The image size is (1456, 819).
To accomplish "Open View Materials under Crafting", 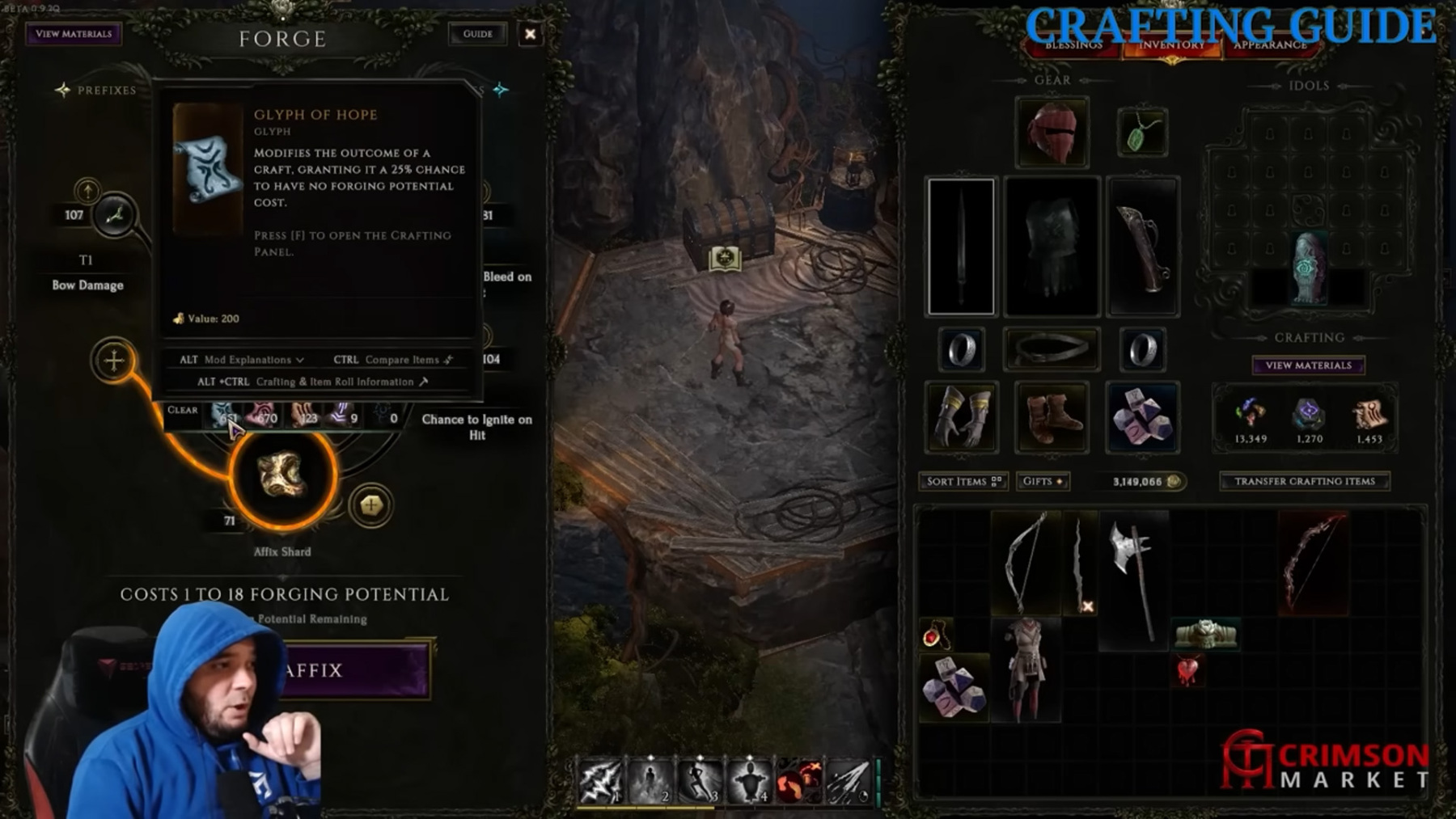I will point(1308,365).
